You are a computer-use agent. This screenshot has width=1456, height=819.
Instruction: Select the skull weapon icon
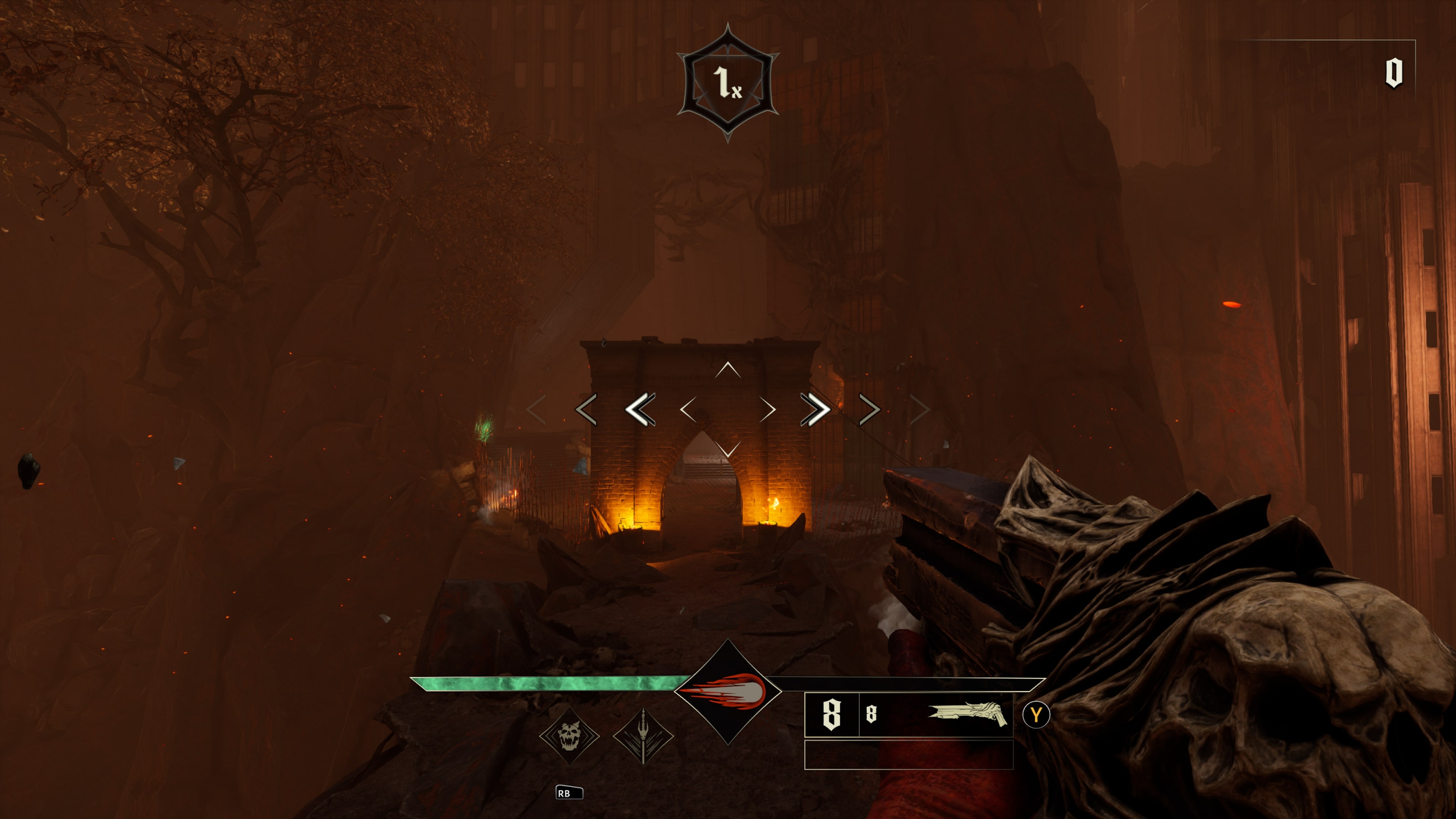click(569, 735)
